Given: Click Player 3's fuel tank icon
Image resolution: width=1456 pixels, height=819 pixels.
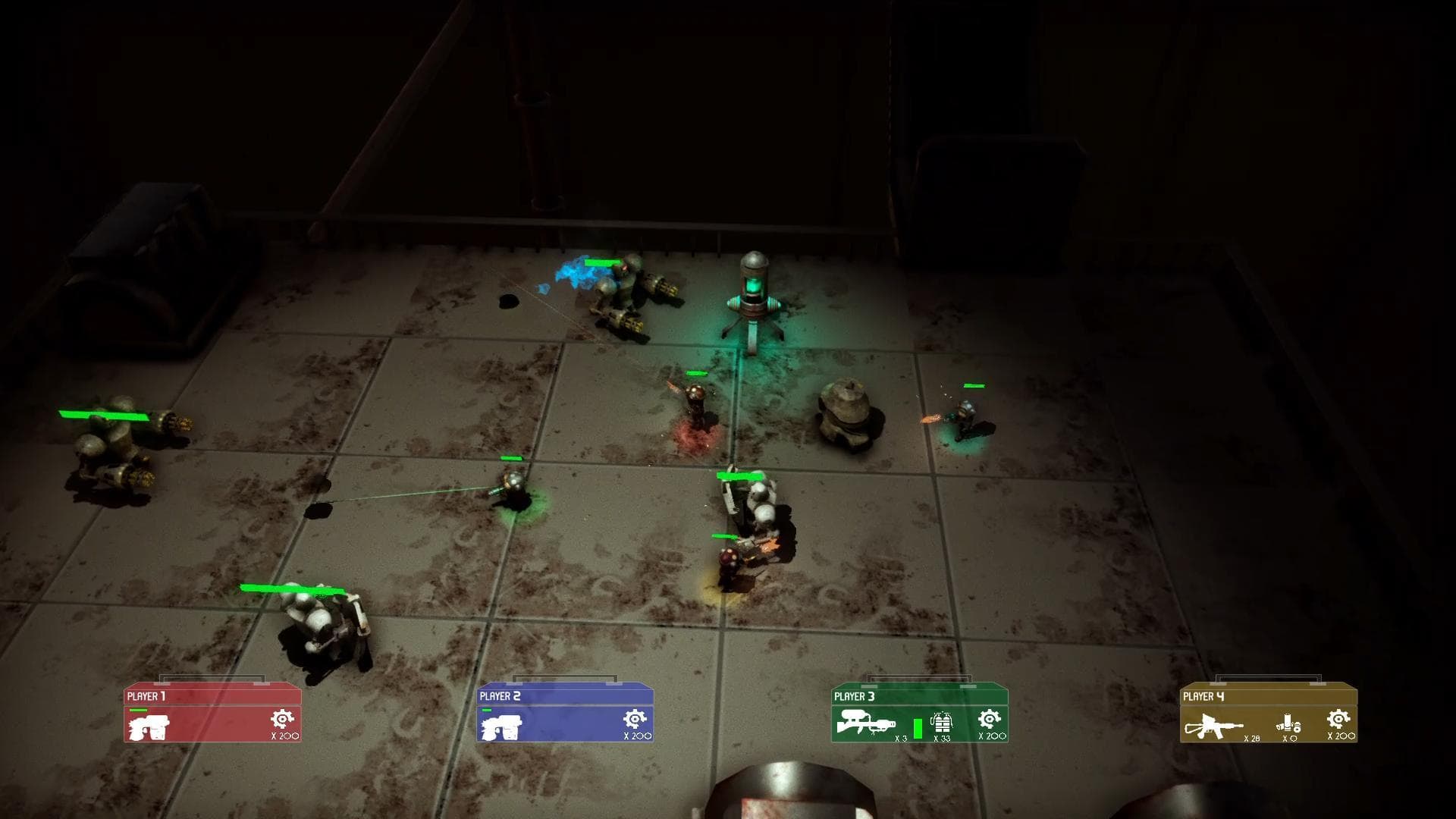Looking at the screenshot, I should tap(941, 722).
